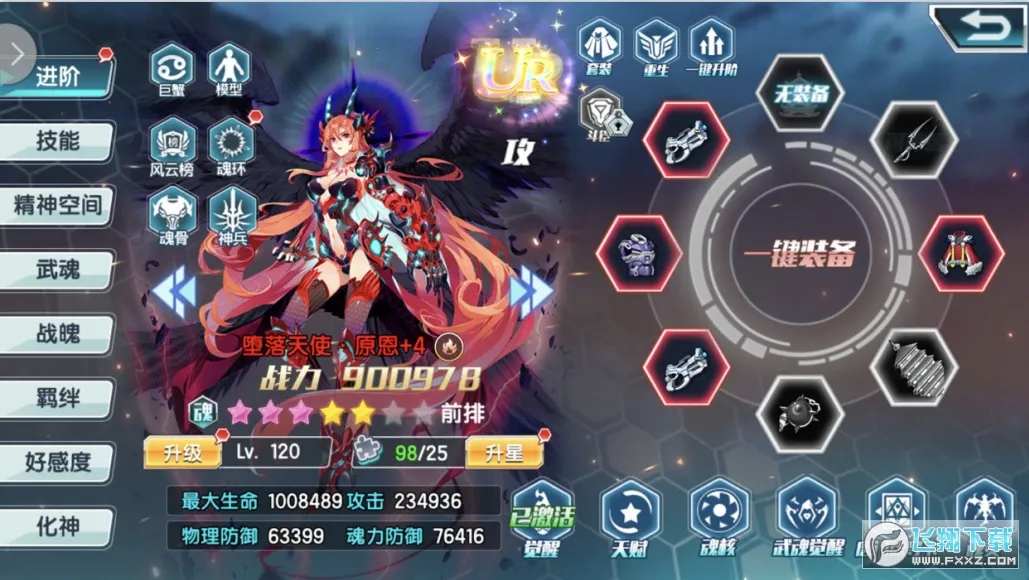Switch to the next hero arrow
The image size is (1029, 580).
(531, 291)
